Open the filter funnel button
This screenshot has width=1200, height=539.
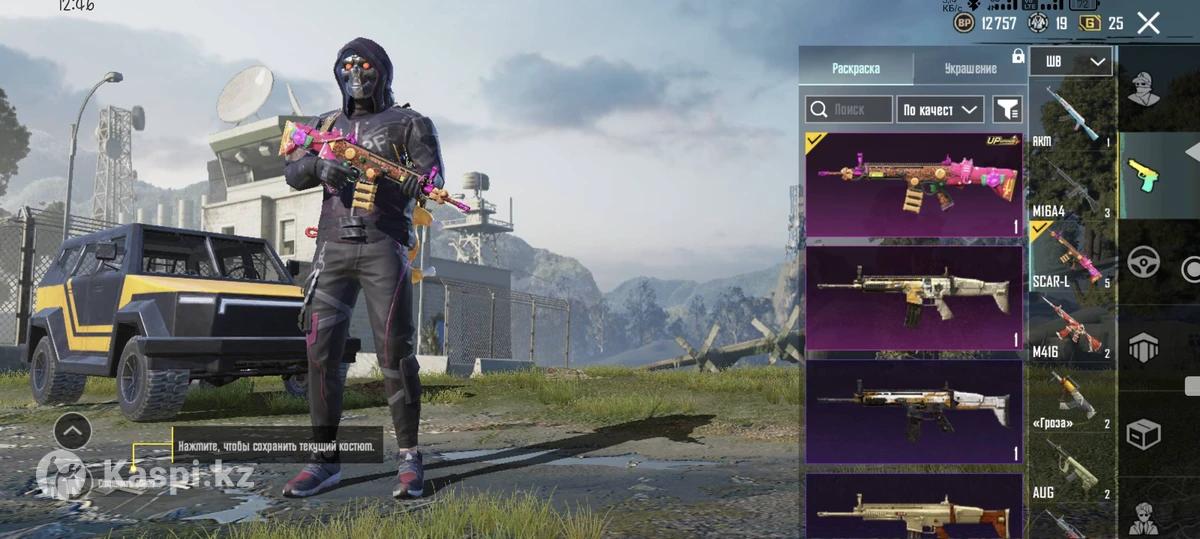(x=1008, y=109)
